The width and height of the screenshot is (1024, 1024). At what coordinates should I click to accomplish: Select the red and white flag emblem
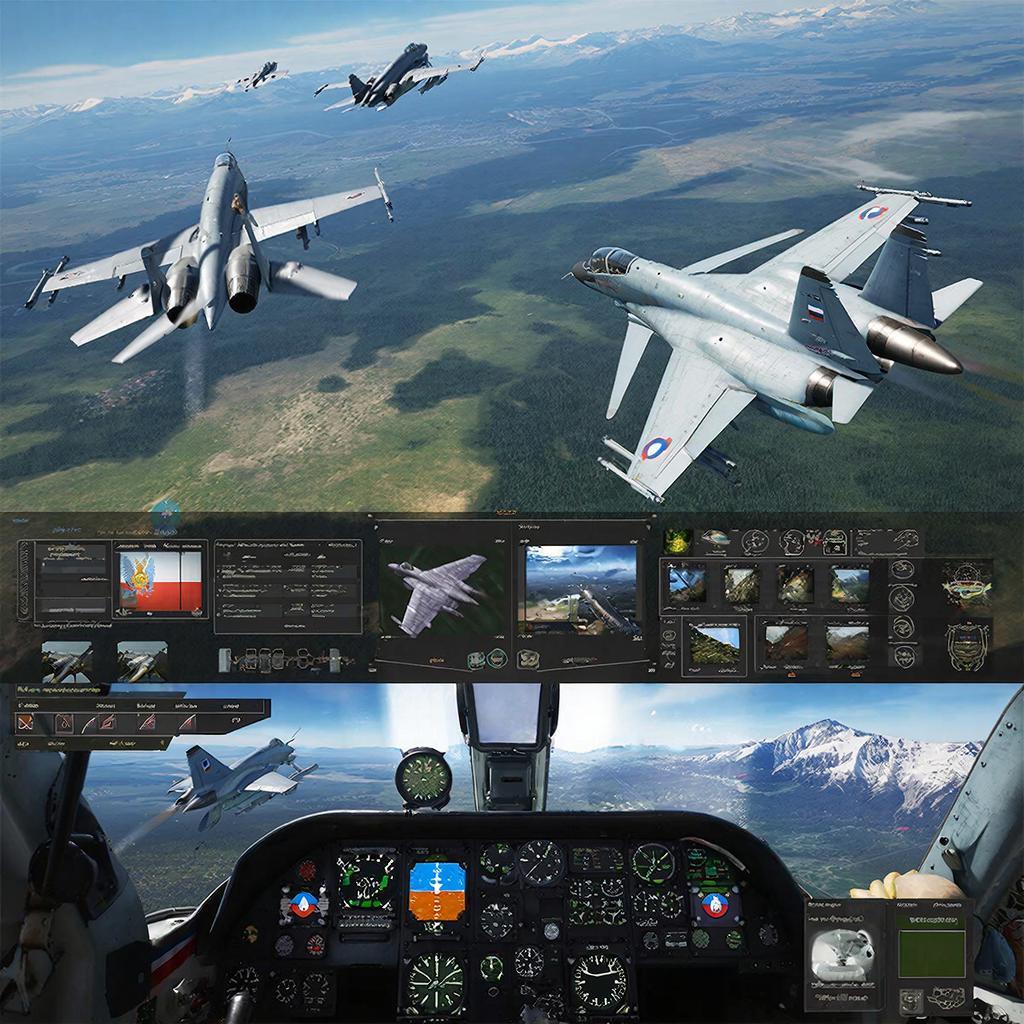pos(161,582)
